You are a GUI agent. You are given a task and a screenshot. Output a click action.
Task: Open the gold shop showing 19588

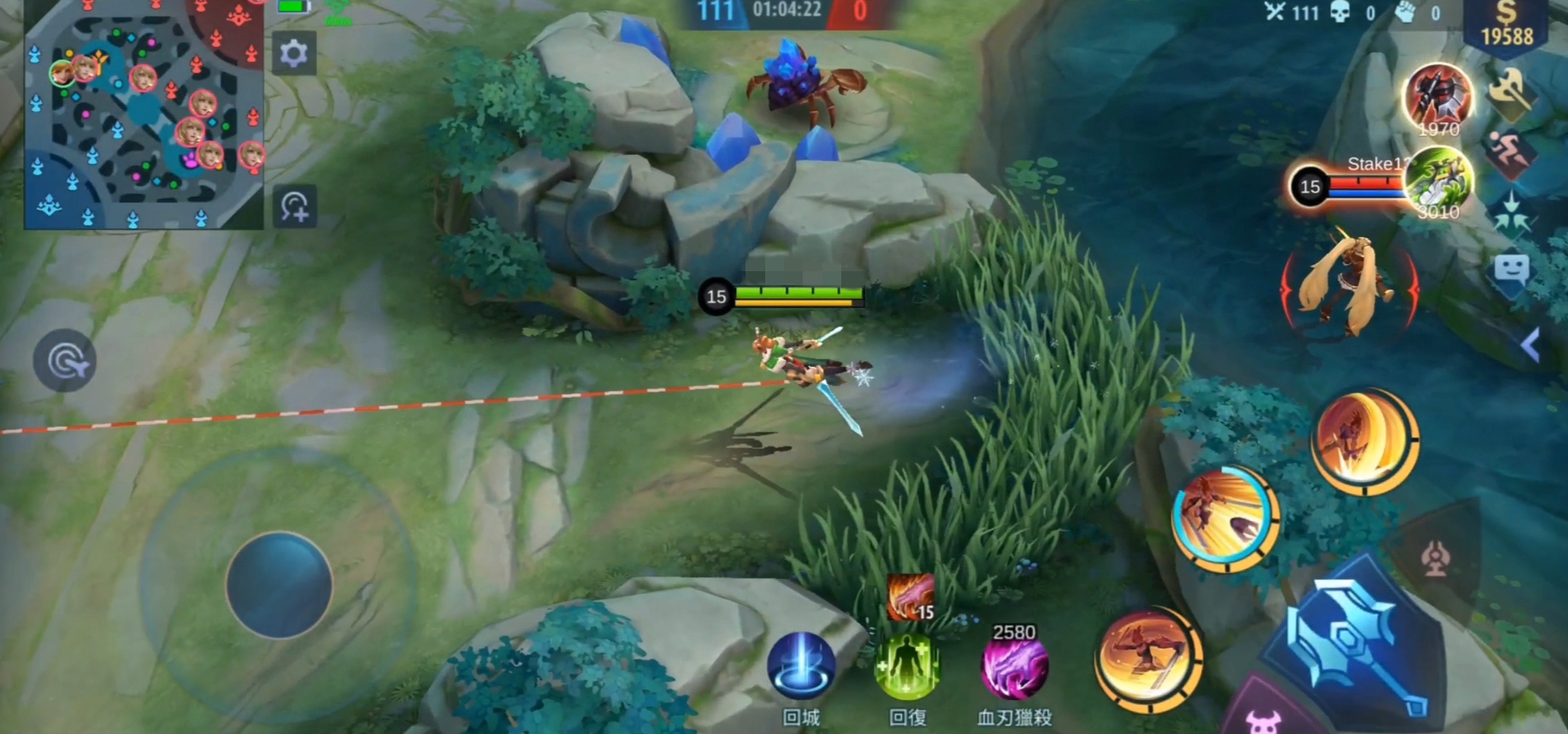tap(1506, 26)
